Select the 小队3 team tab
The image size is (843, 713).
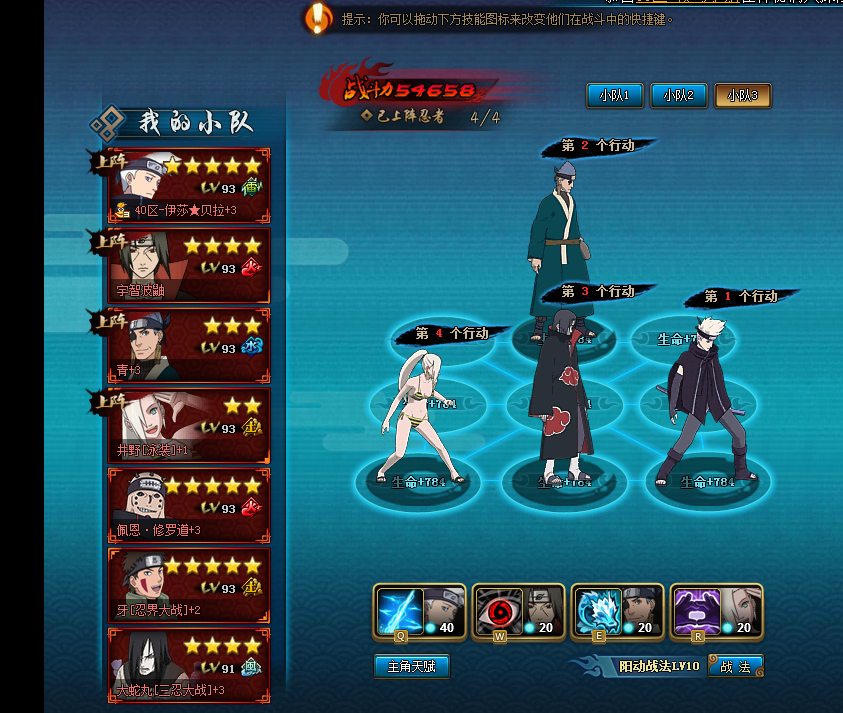(742, 95)
